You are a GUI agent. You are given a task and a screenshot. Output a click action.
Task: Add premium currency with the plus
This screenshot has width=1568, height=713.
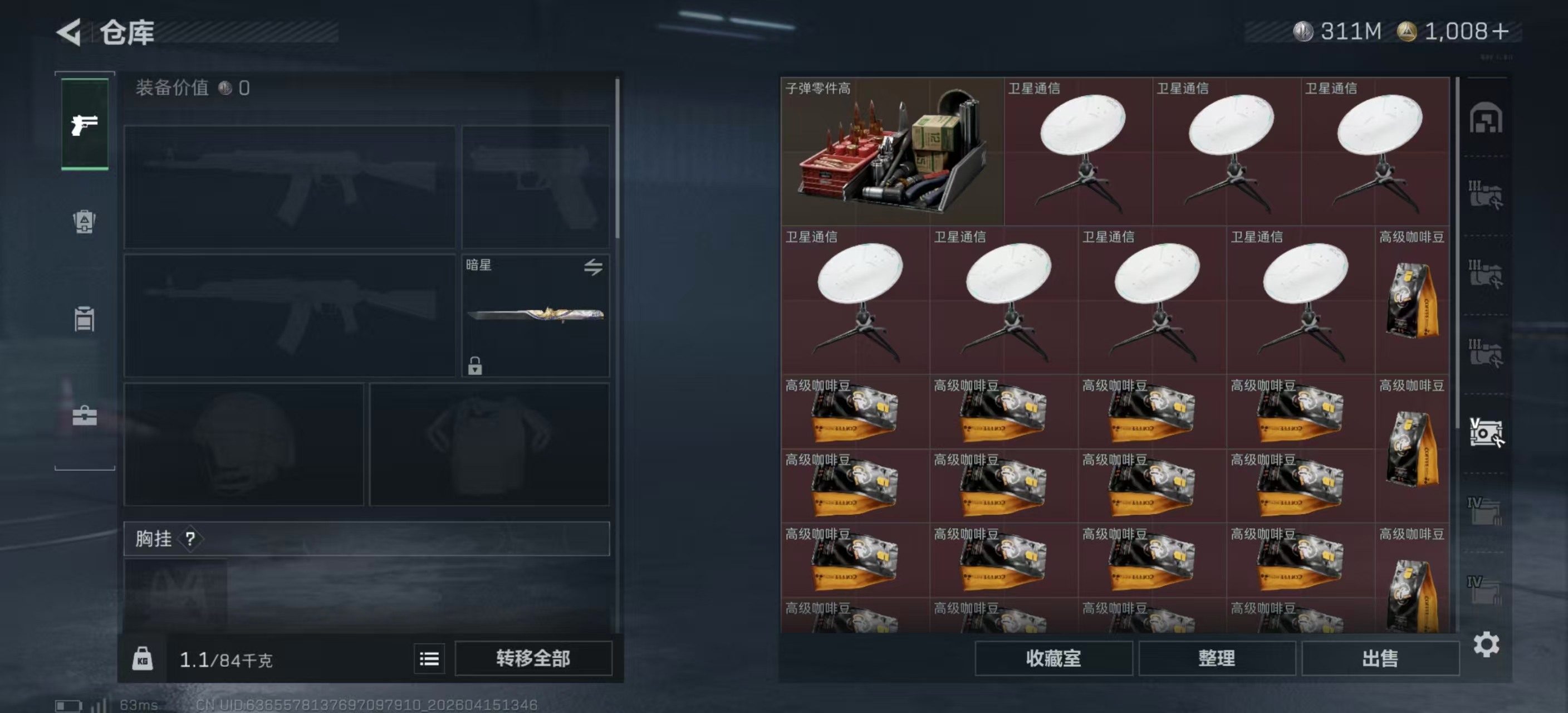[x=1501, y=32]
